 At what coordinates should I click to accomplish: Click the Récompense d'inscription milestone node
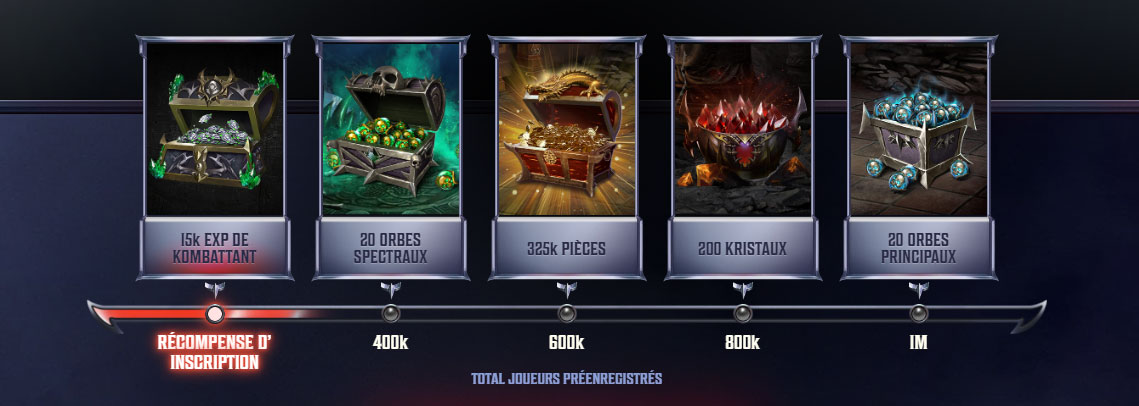click(214, 314)
